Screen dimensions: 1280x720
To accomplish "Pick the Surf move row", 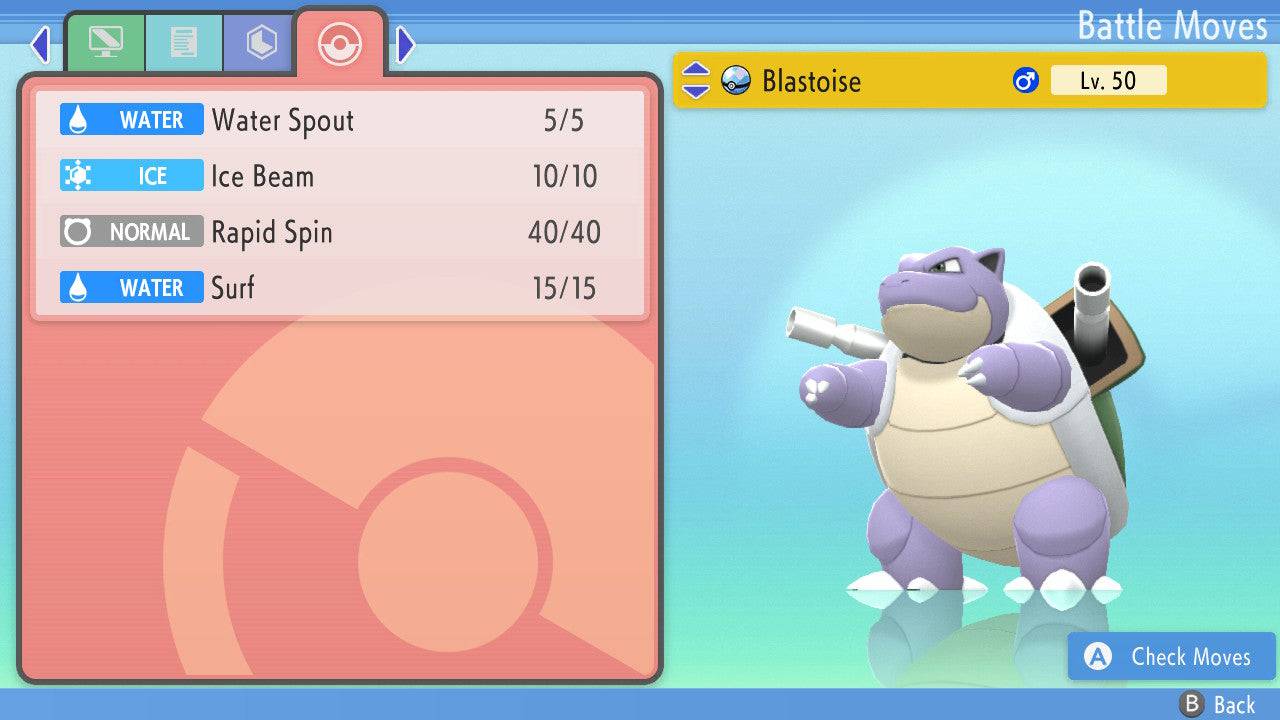I will 340,289.
